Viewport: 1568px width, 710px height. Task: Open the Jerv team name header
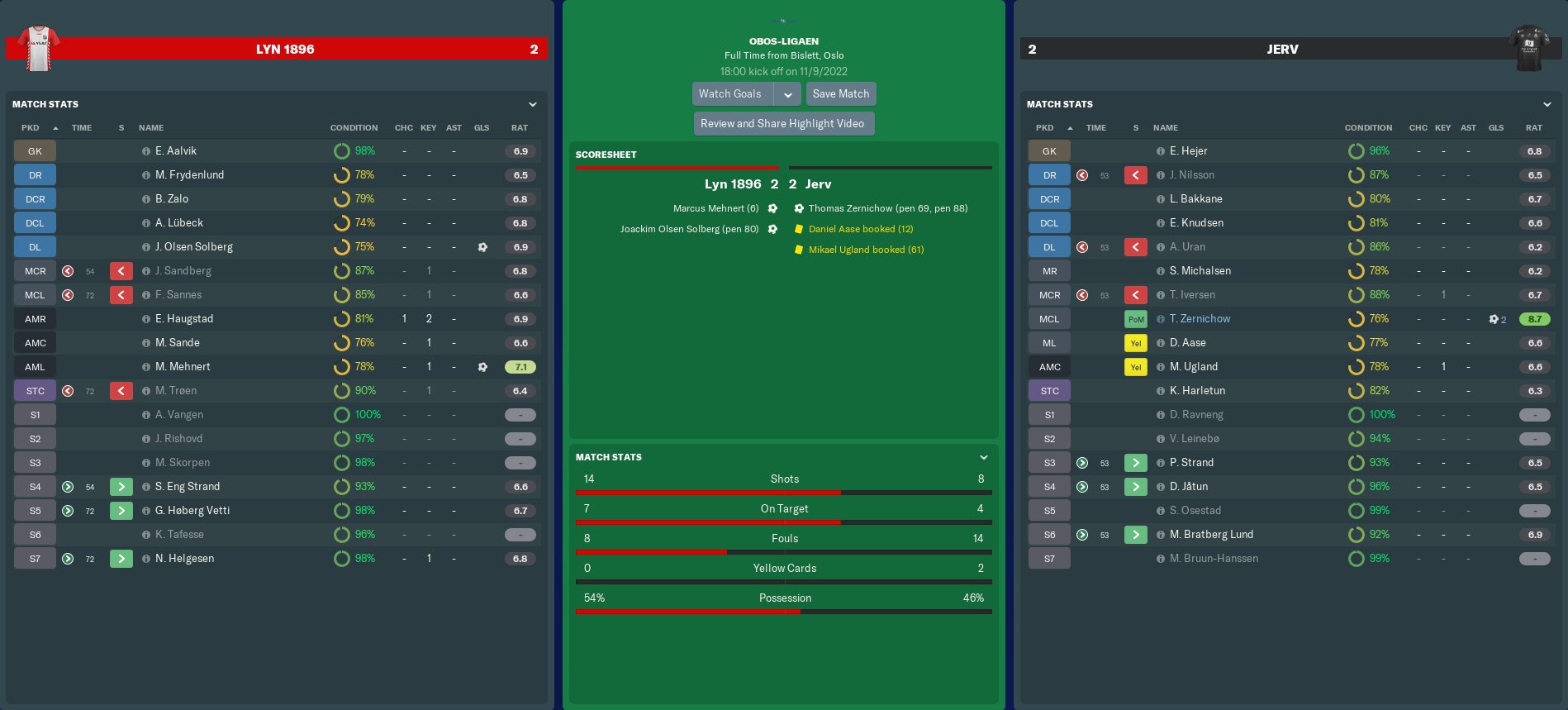click(x=1282, y=50)
